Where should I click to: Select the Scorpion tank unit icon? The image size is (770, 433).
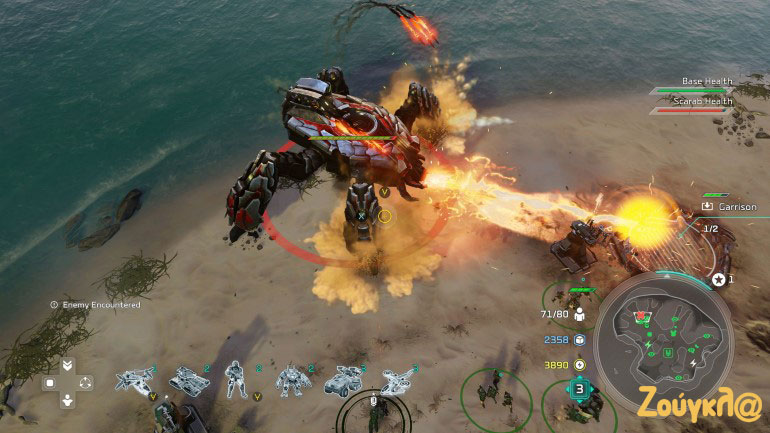[187, 380]
